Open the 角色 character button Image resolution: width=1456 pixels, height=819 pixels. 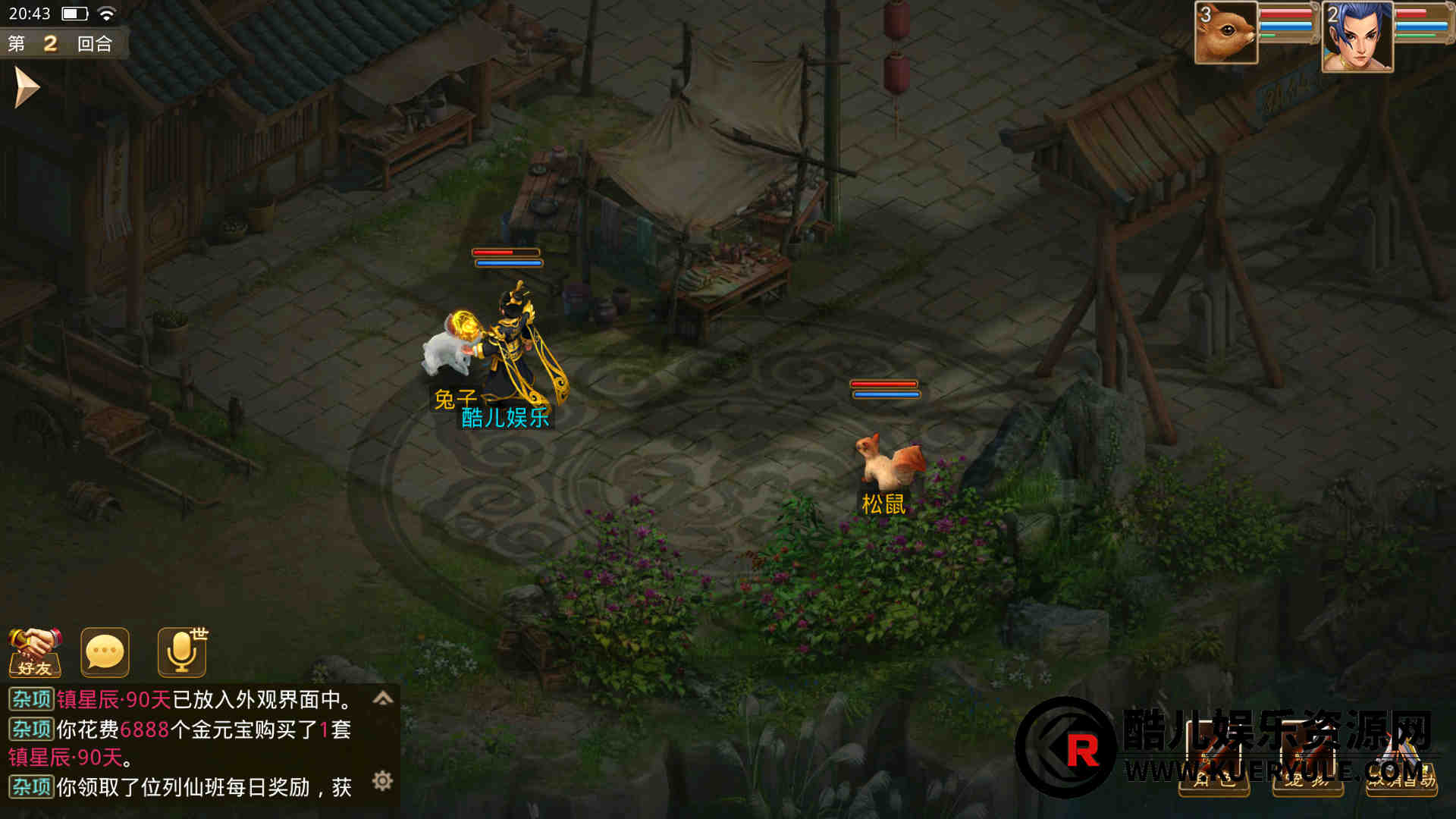pos(1214,766)
